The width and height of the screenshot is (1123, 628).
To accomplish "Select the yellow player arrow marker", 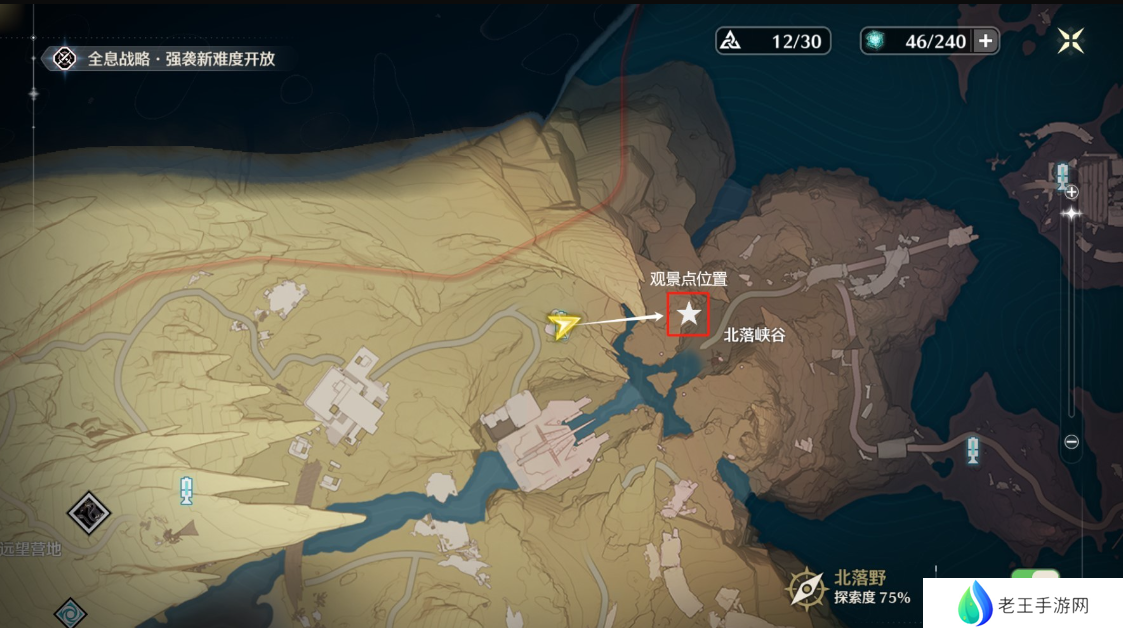I will click(x=564, y=324).
